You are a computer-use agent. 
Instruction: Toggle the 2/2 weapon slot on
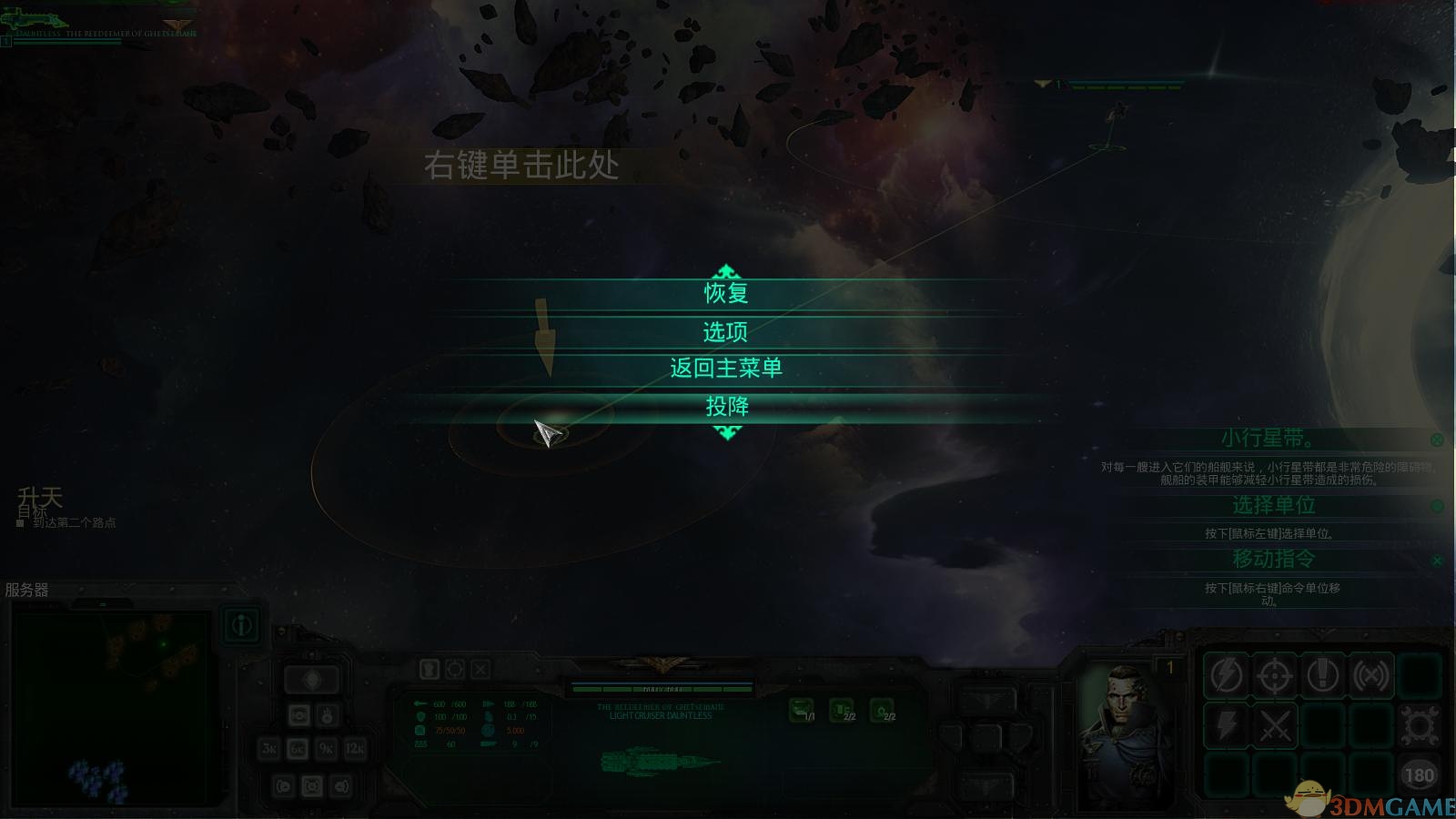(841, 709)
